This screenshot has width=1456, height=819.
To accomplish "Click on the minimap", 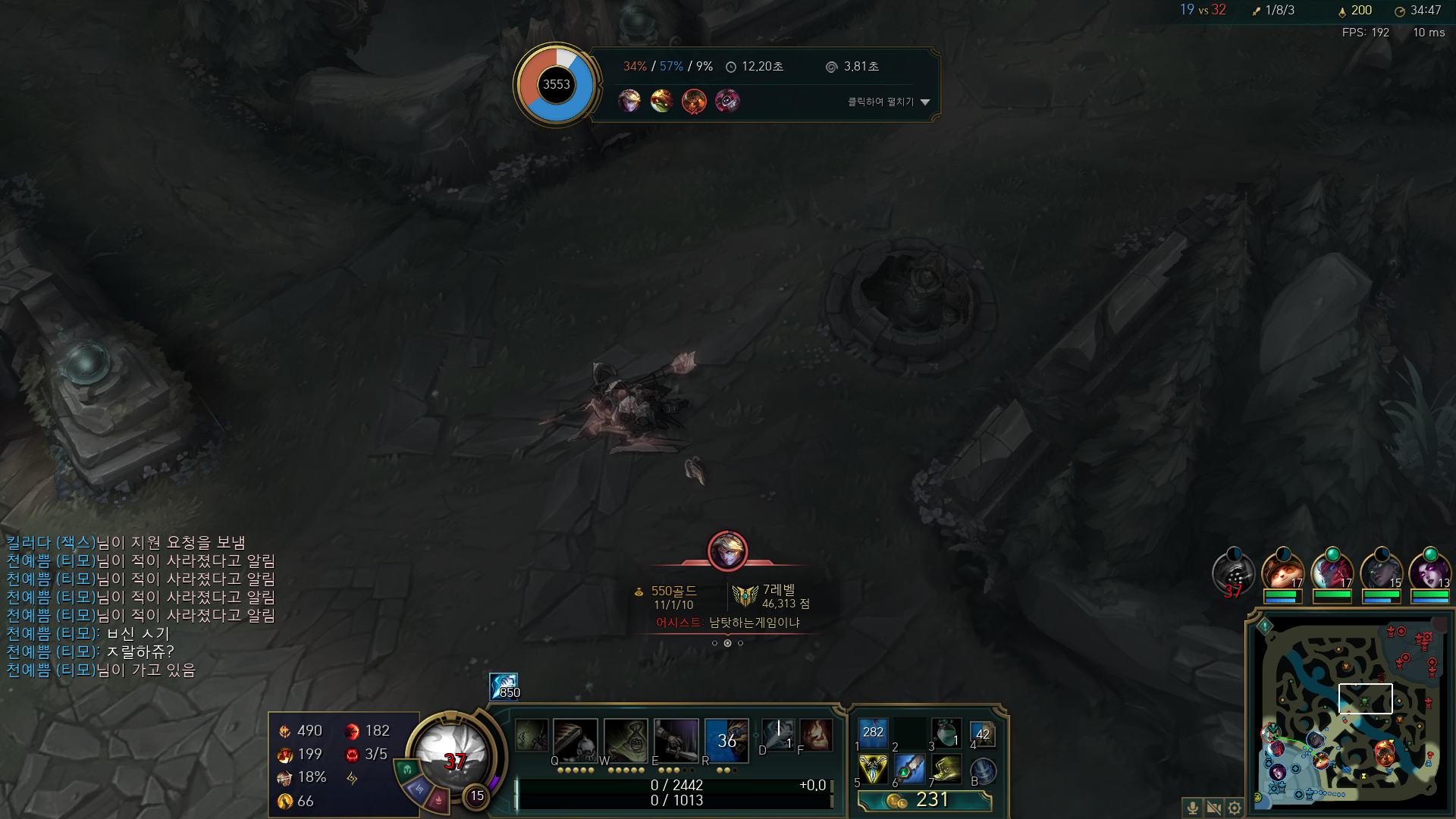I will point(1348,714).
